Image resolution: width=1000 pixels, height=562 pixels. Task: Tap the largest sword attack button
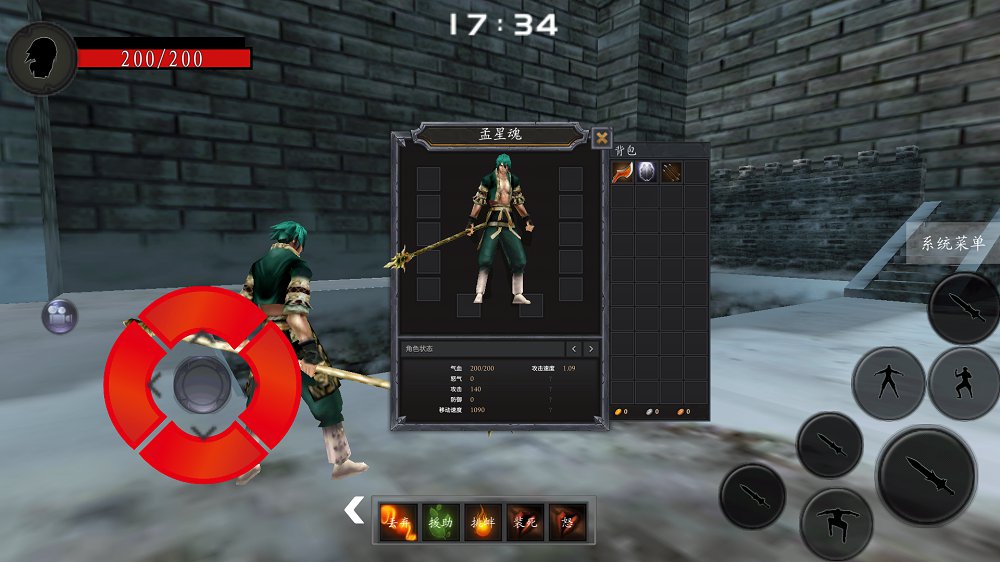pyautogui.click(x=926, y=475)
